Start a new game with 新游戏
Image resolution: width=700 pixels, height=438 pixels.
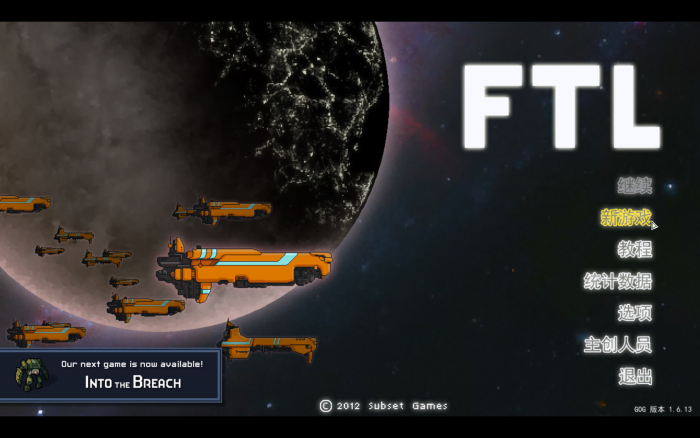coord(625,217)
